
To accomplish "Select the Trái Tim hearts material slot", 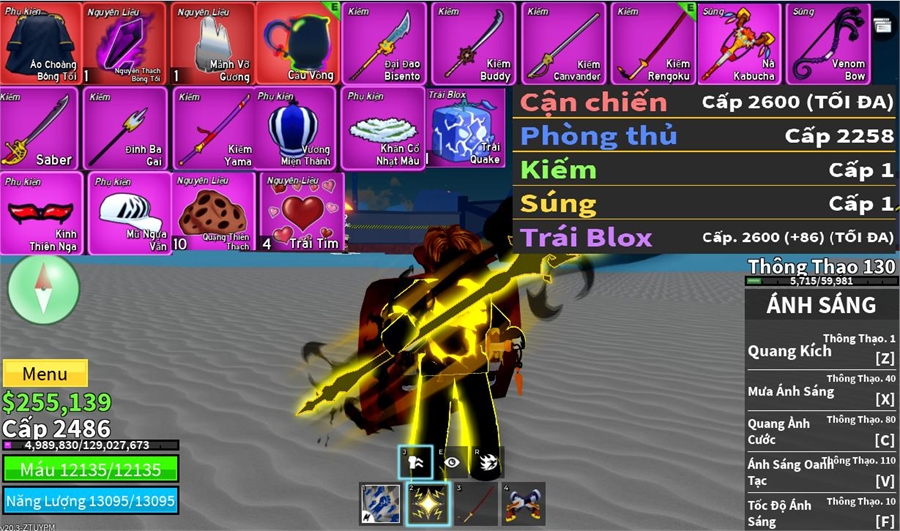I will coord(302,213).
